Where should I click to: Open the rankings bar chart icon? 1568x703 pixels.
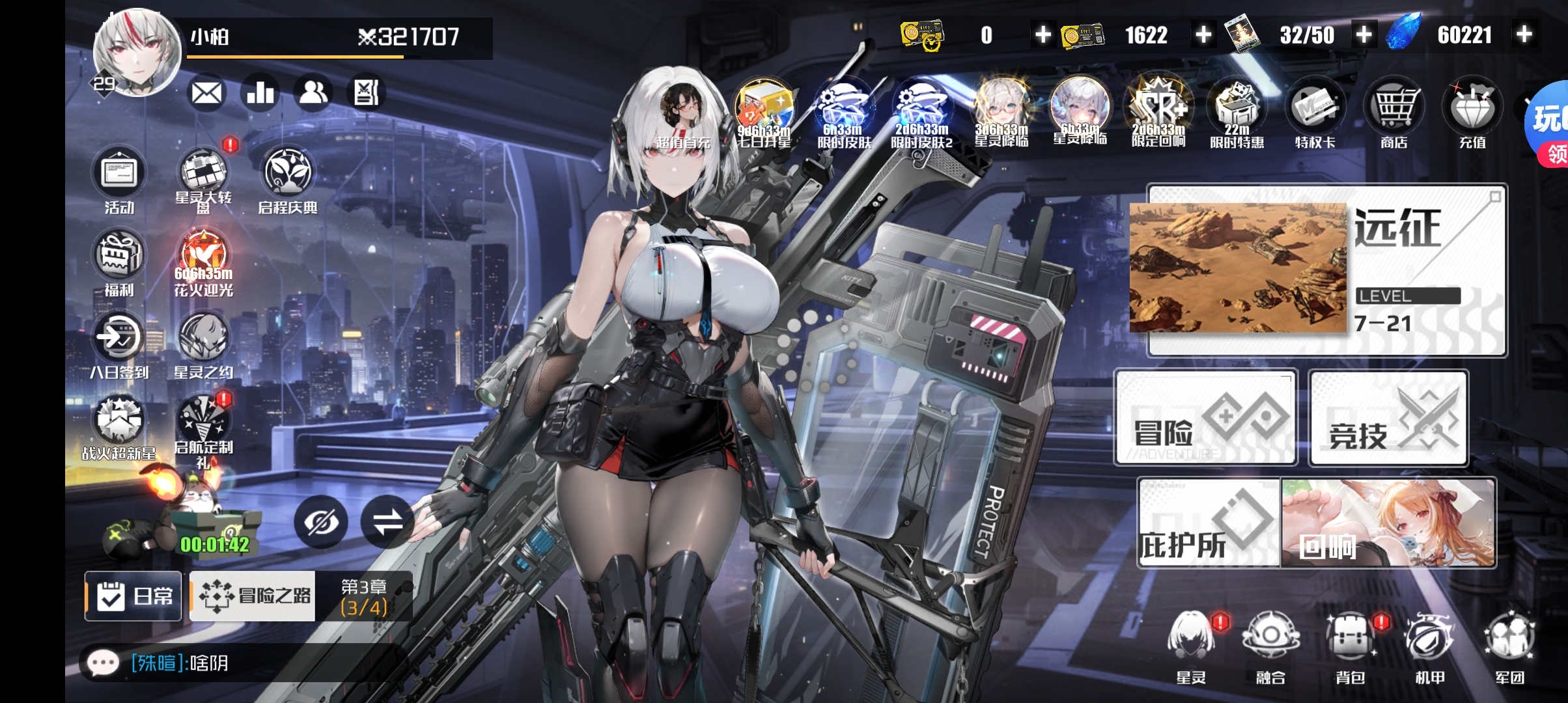pos(260,93)
